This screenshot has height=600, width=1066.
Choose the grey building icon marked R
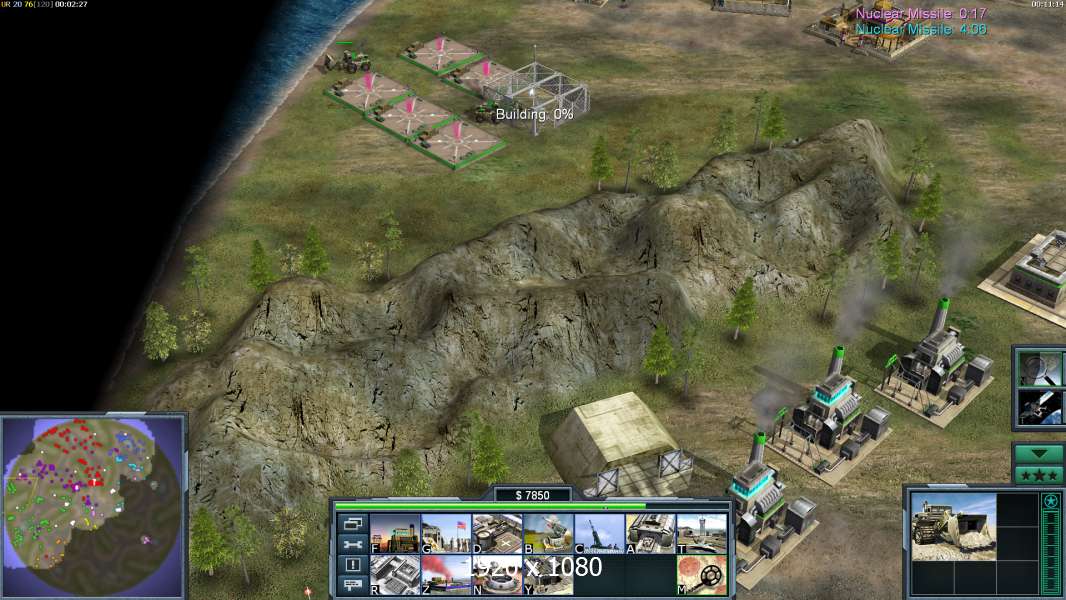[x=394, y=574]
